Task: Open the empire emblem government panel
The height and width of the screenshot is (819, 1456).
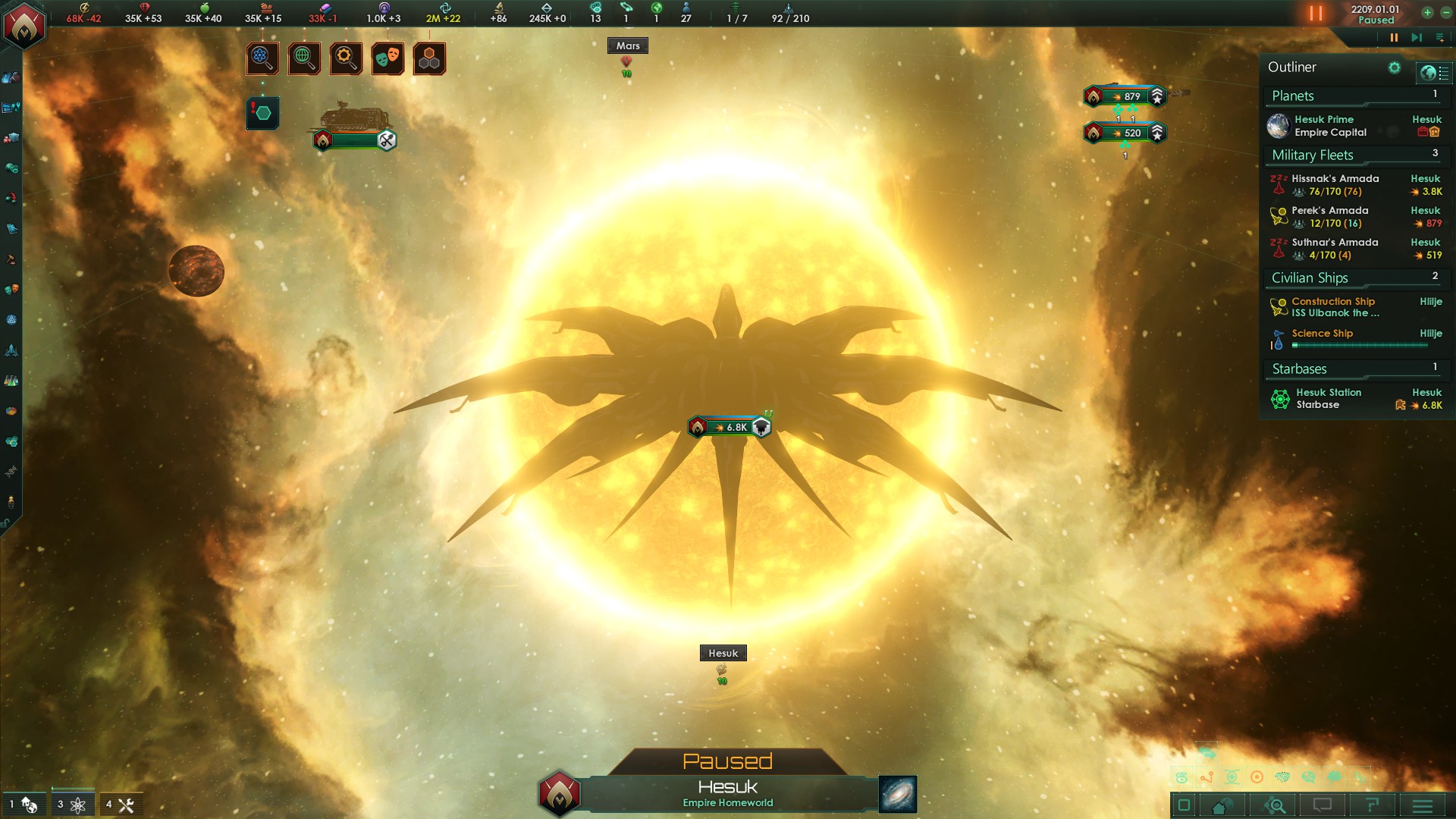Action: [24, 24]
